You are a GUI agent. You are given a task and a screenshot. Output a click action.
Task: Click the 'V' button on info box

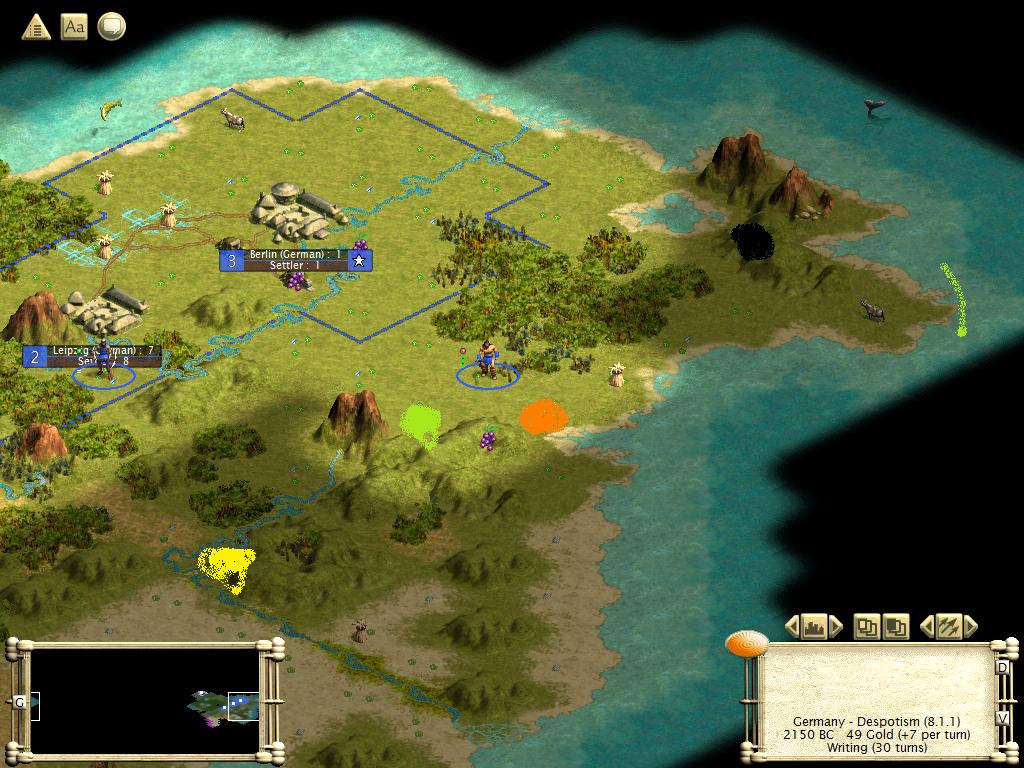tap(1003, 718)
